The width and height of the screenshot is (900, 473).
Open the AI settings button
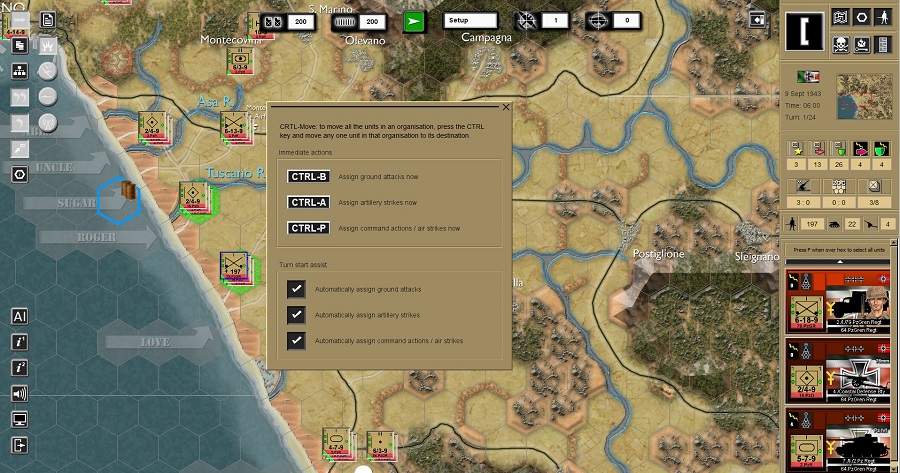pos(19,317)
